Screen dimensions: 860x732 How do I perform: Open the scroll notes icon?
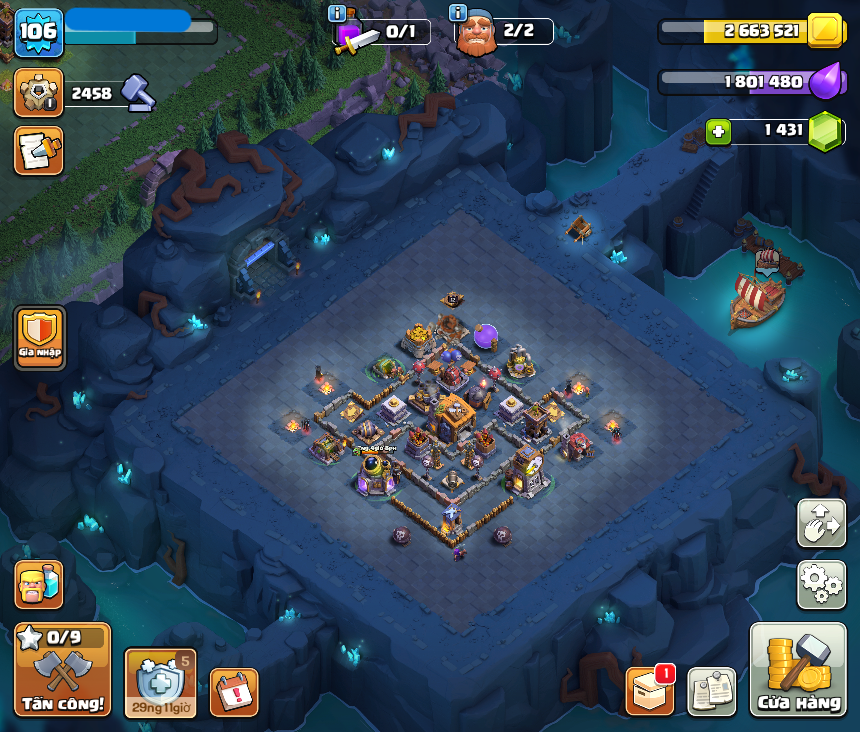point(712,692)
